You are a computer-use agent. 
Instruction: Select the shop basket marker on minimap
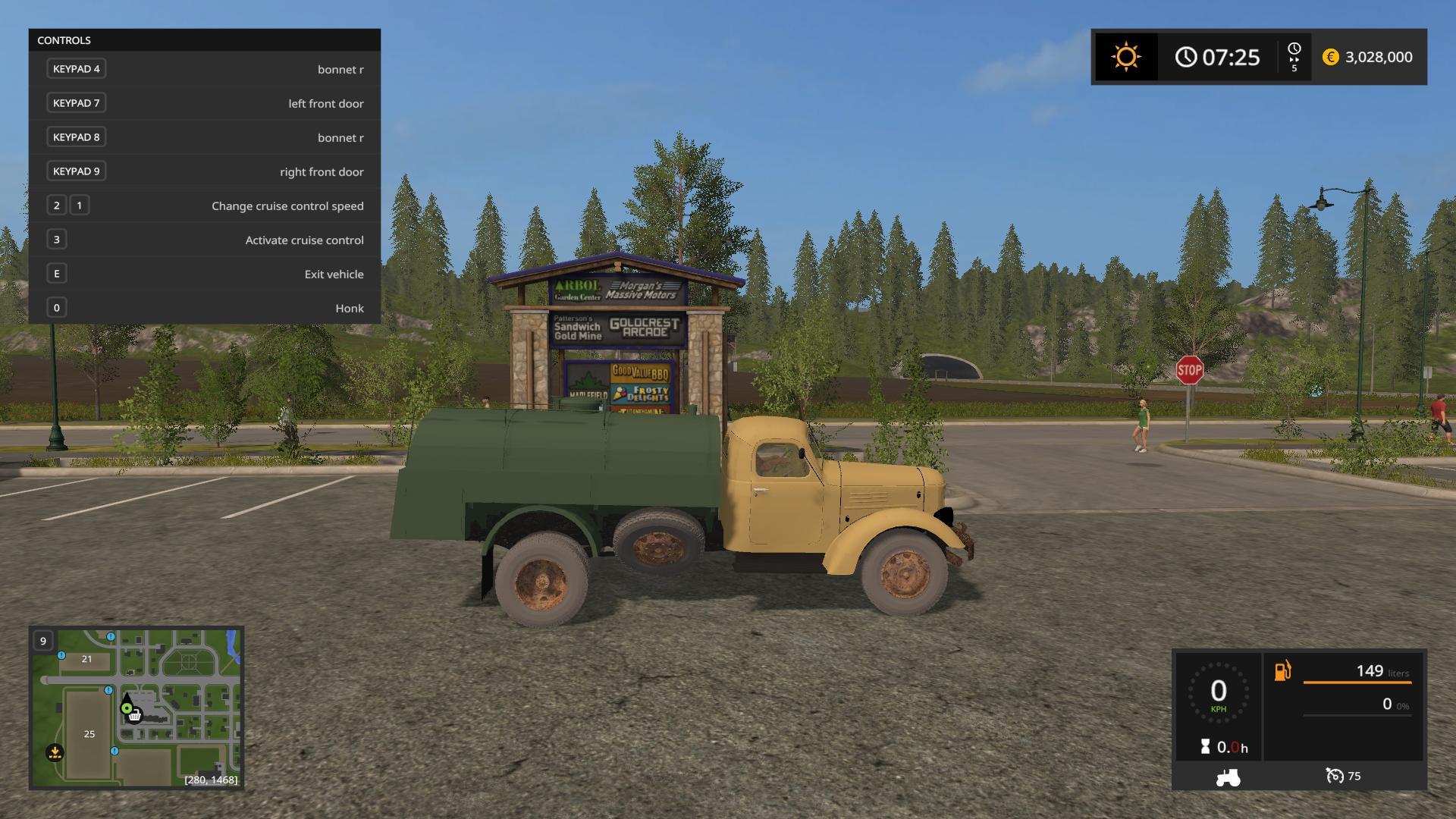click(x=135, y=715)
